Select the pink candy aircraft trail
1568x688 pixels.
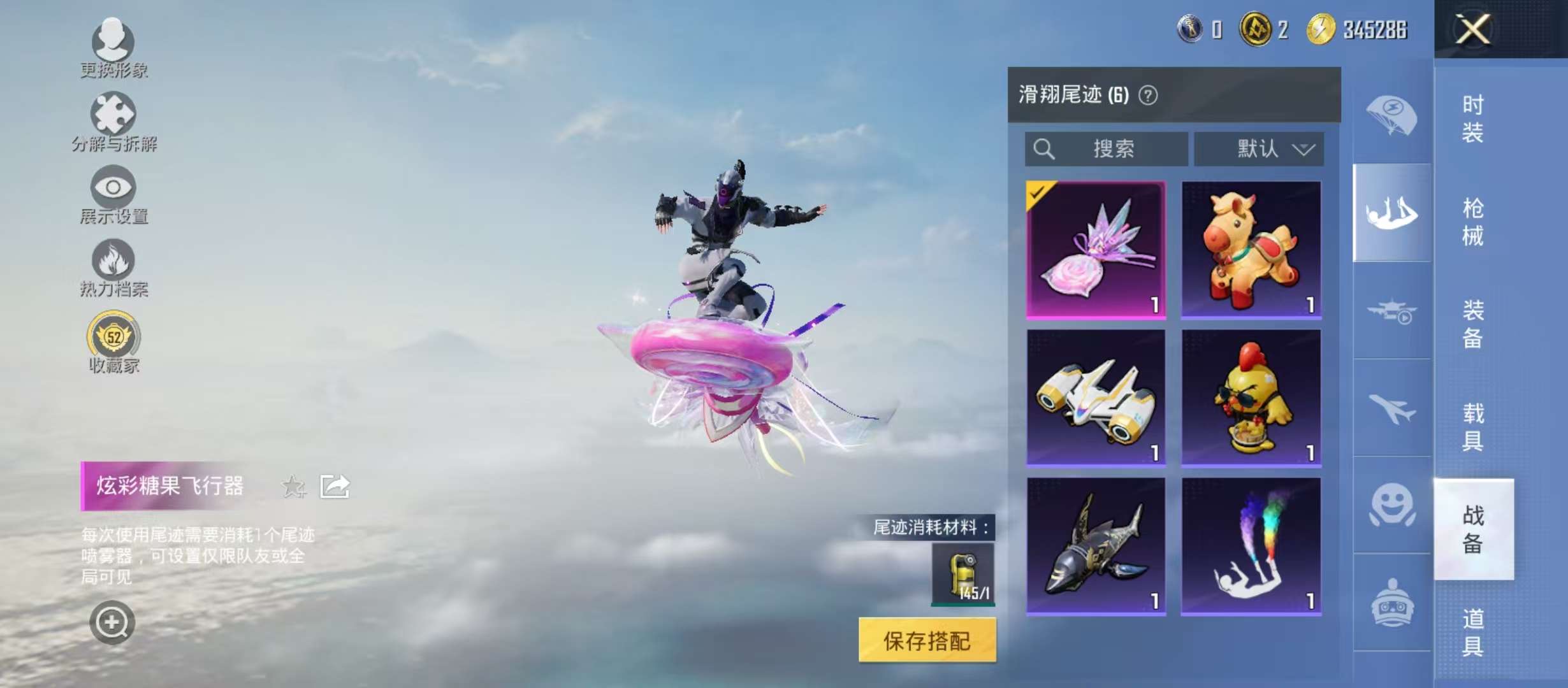pos(1096,250)
